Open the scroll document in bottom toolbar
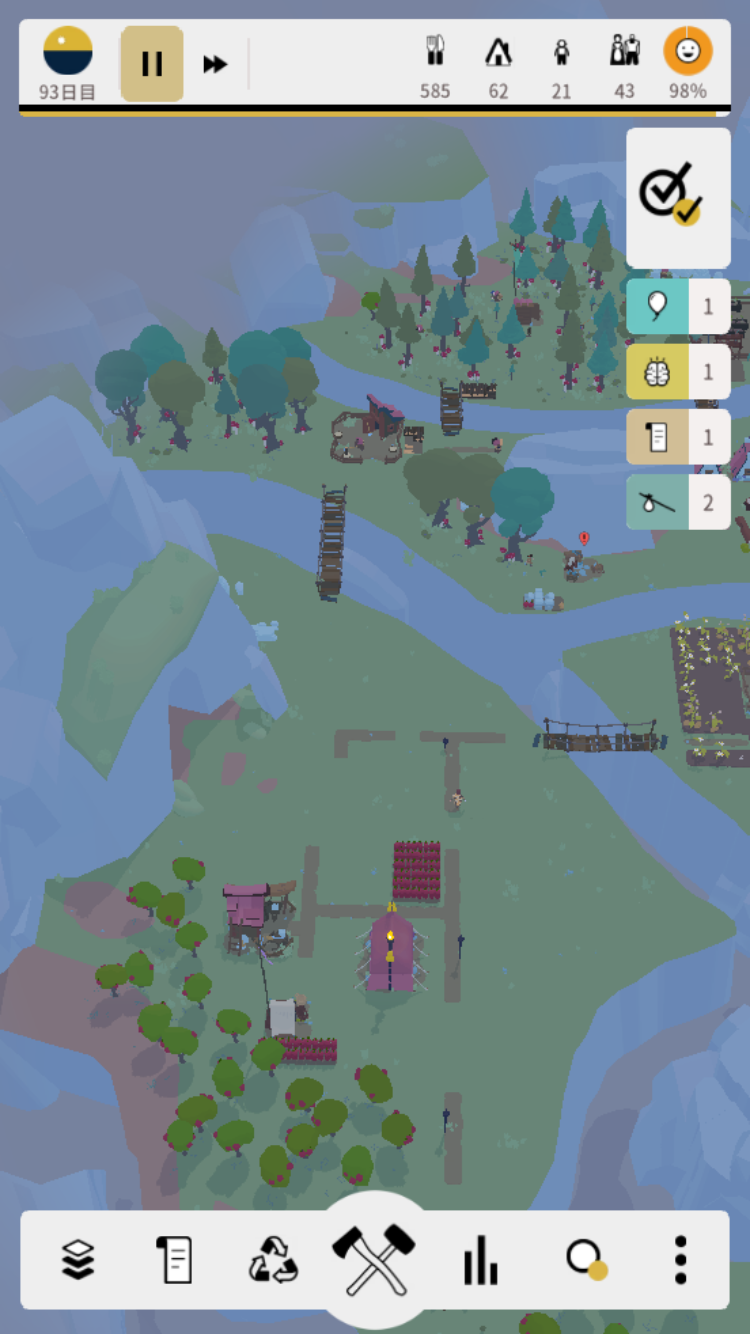The width and height of the screenshot is (750, 1334). [175, 1259]
